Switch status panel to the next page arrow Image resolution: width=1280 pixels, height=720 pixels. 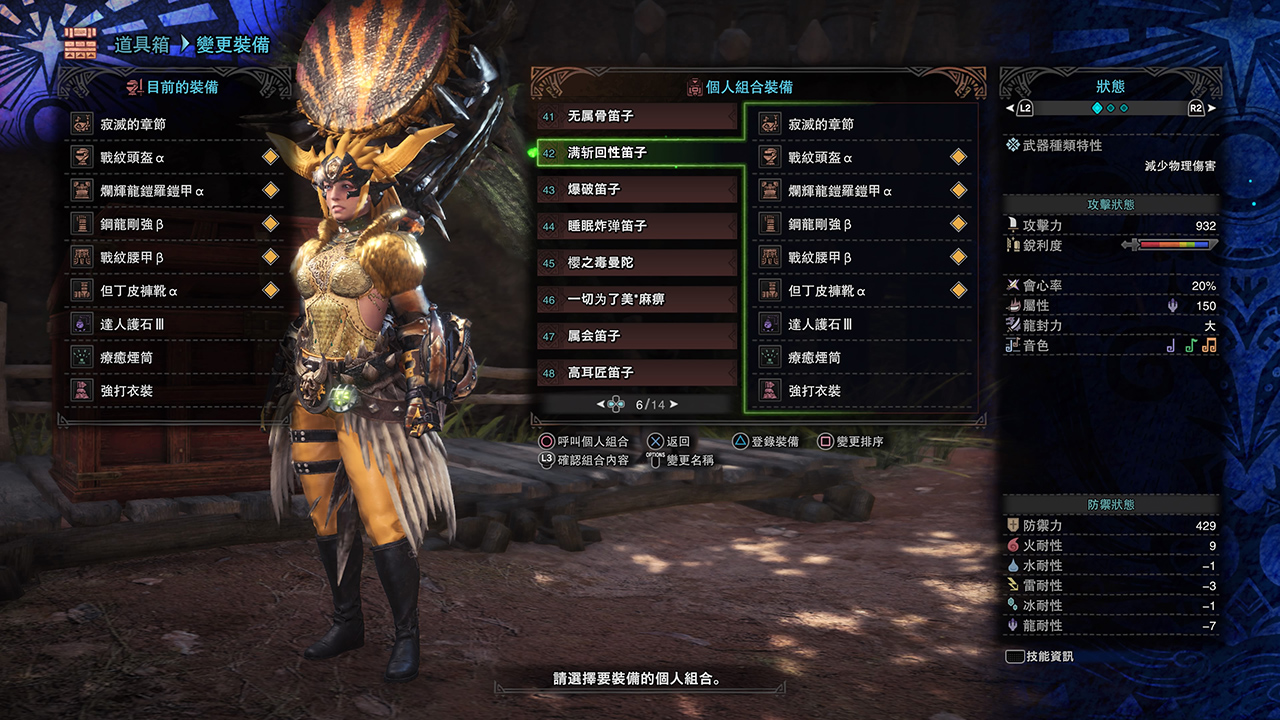pyautogui.click(x=1211, y=108)
